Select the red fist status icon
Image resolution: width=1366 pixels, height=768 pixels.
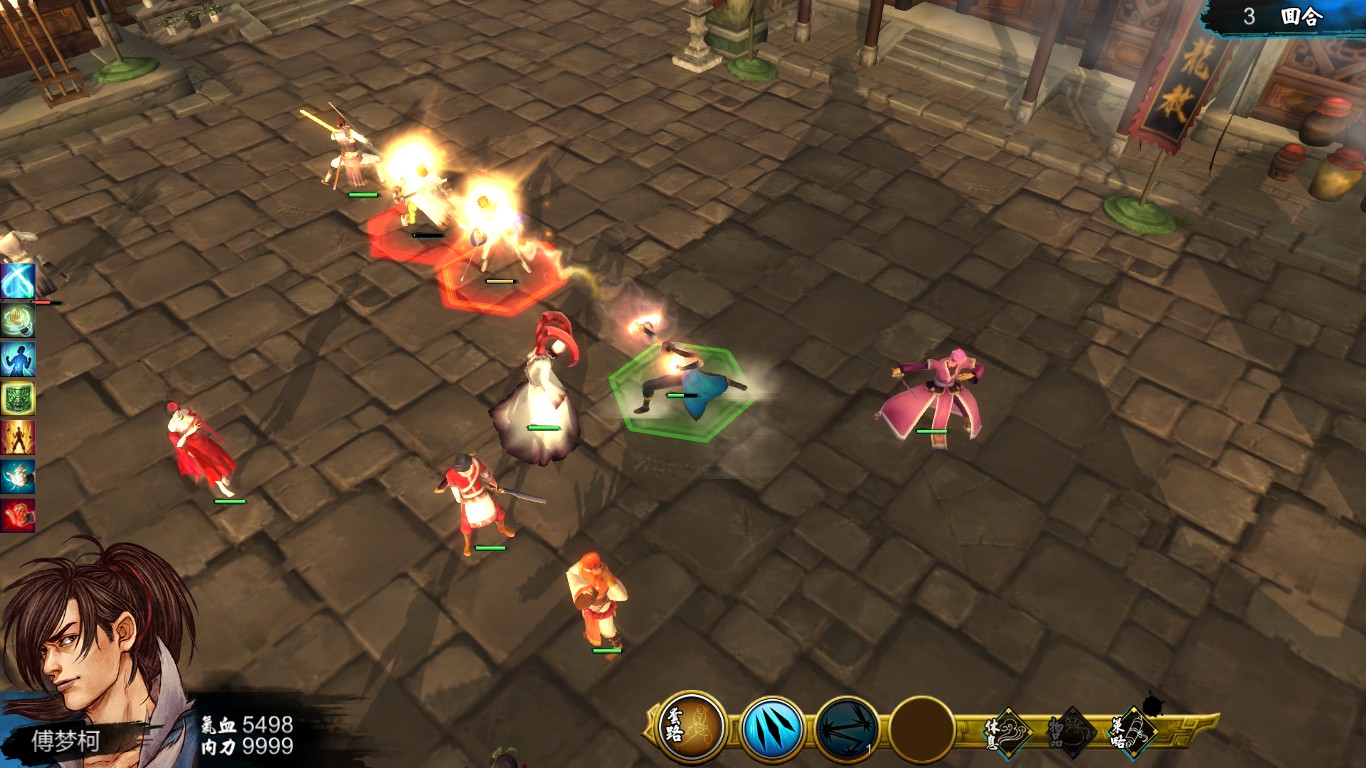pos(18,515)
